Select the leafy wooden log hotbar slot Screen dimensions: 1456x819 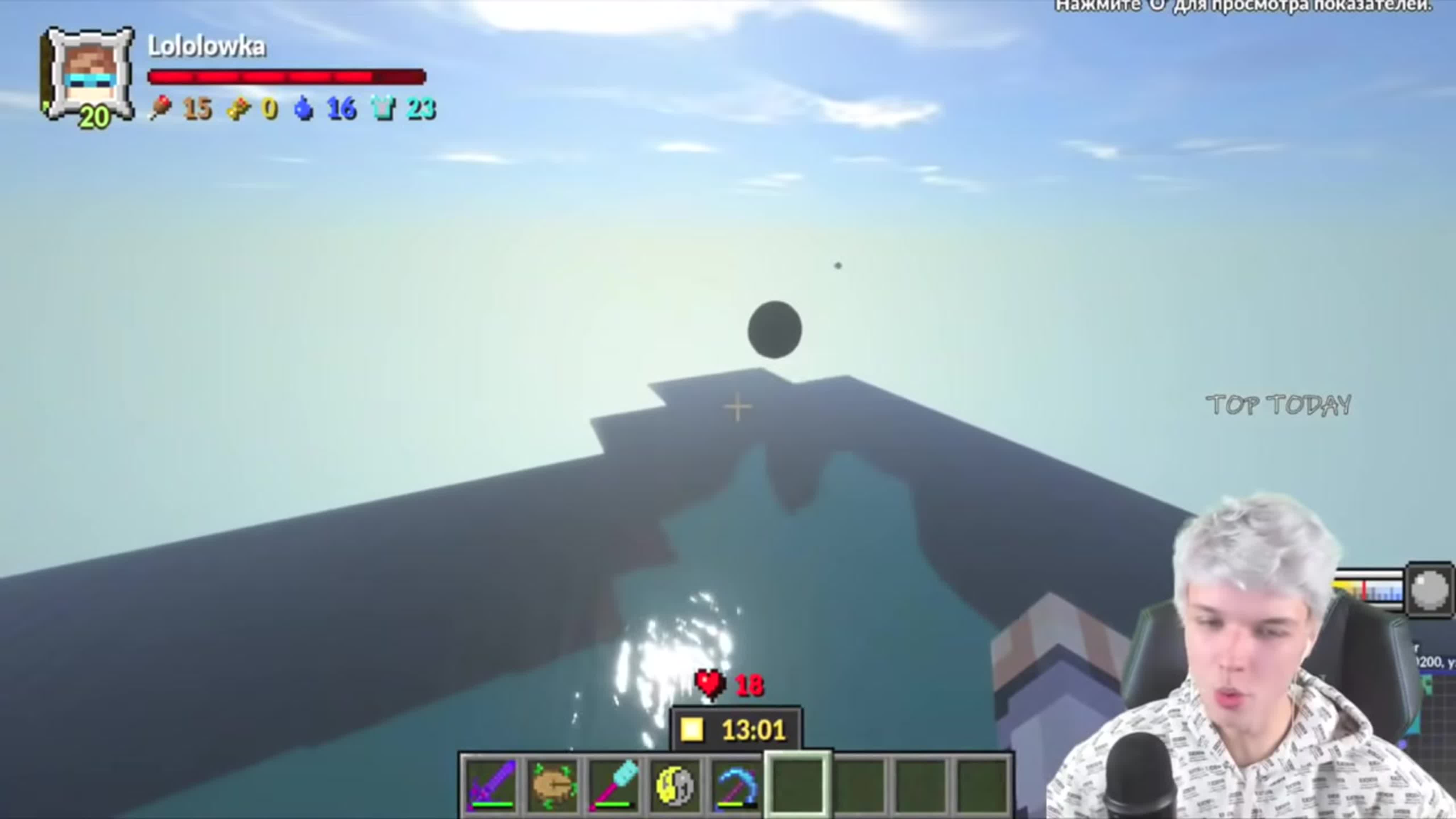coord(554,784)
